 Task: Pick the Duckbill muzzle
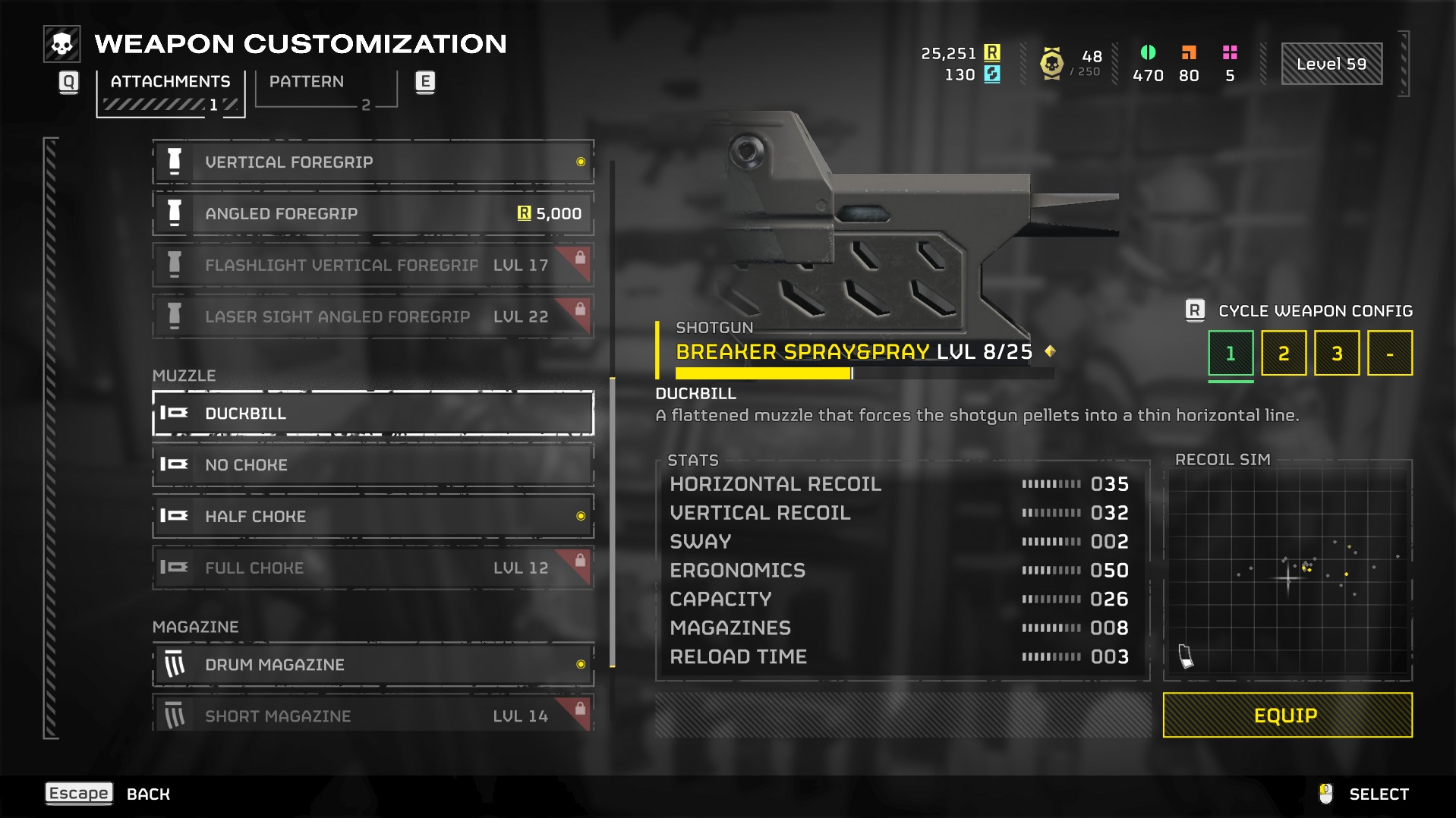373,414
